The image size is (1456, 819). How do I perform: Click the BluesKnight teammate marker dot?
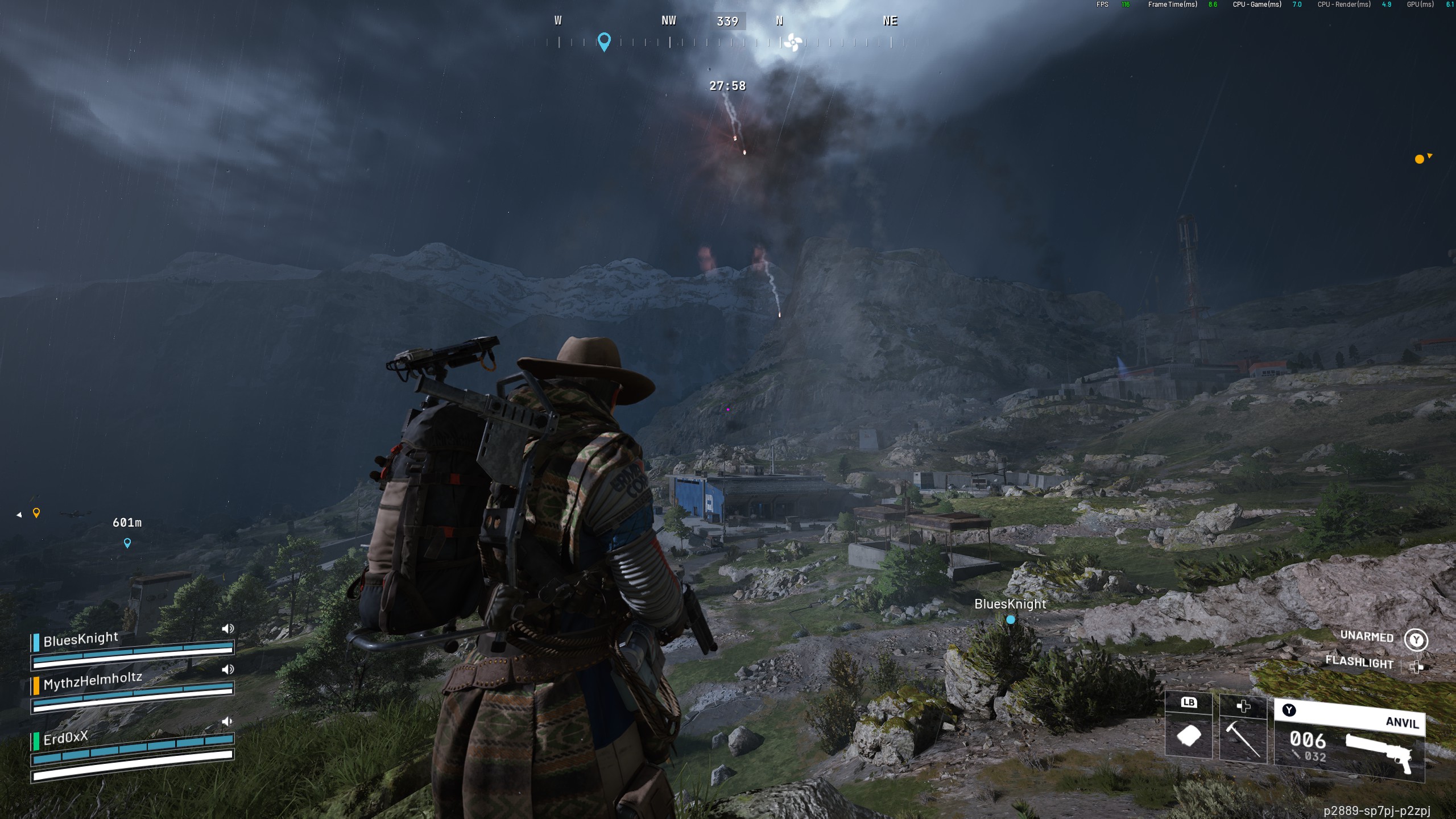(x=1011, y=620)
